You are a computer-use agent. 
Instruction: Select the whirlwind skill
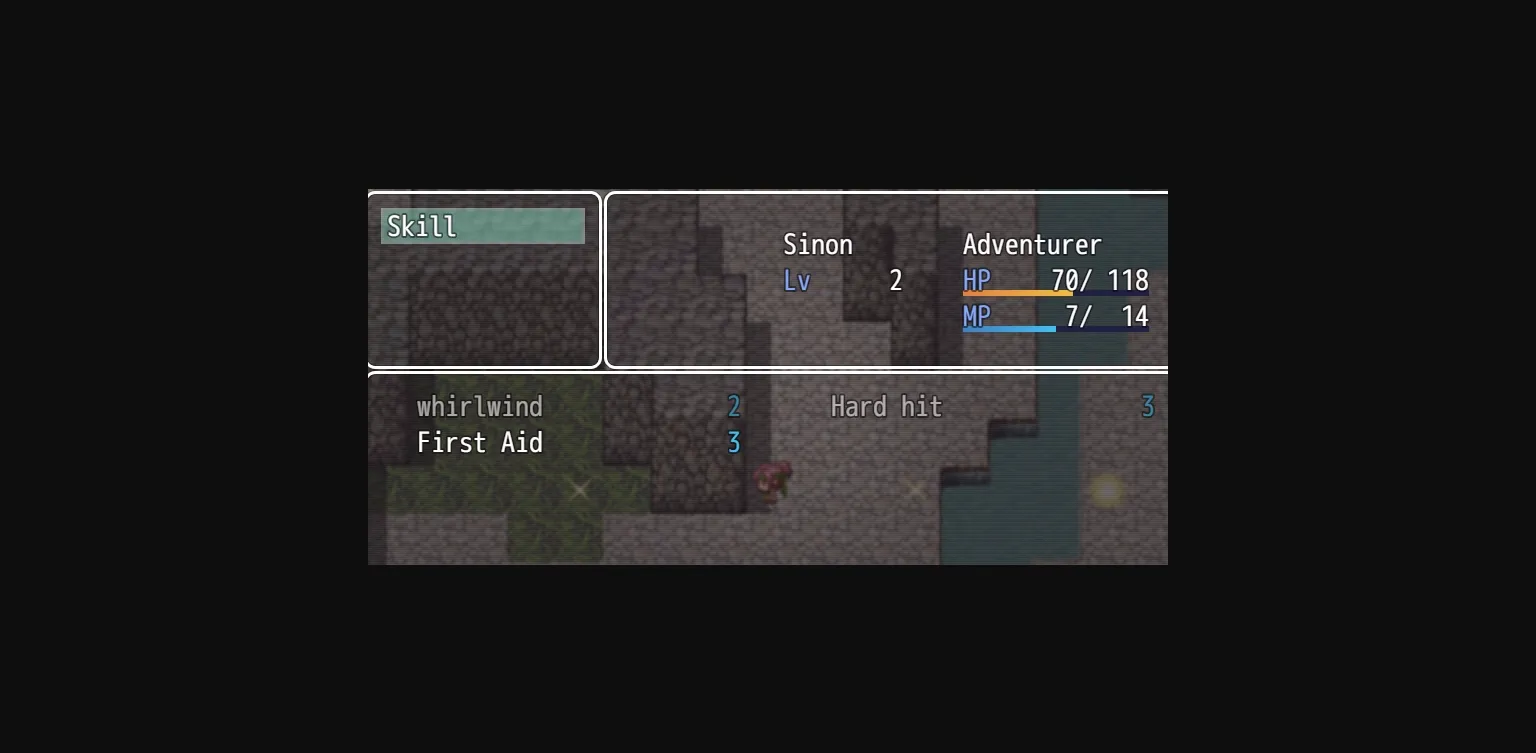480,407
